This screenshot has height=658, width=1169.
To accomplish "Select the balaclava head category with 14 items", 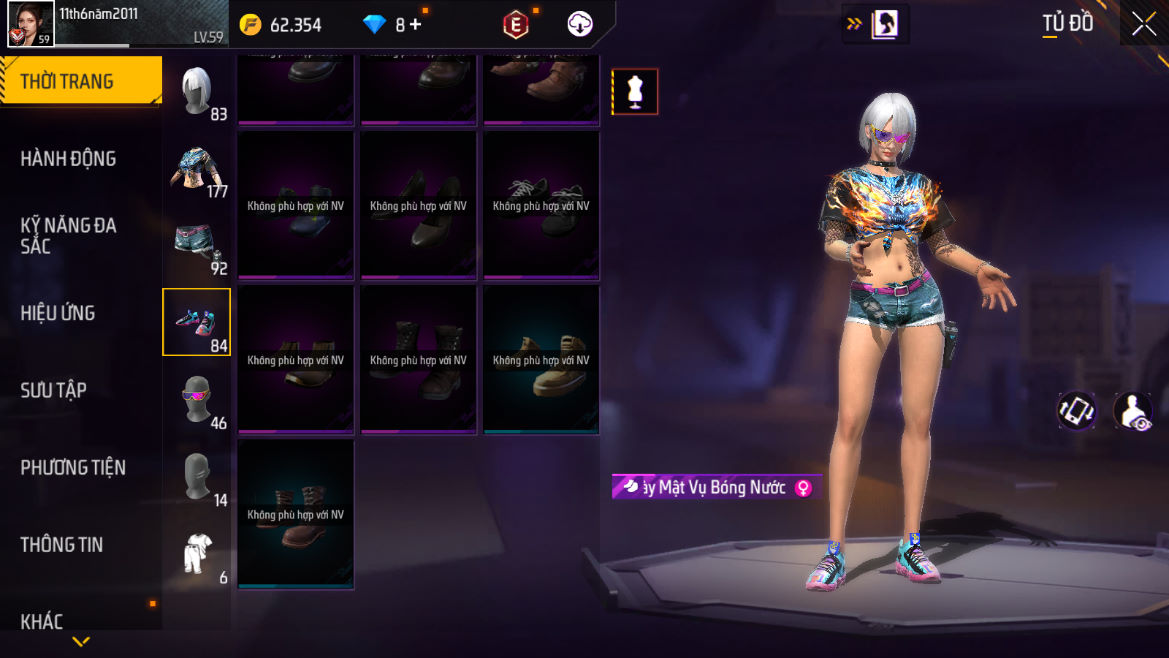I will (197, 476).
